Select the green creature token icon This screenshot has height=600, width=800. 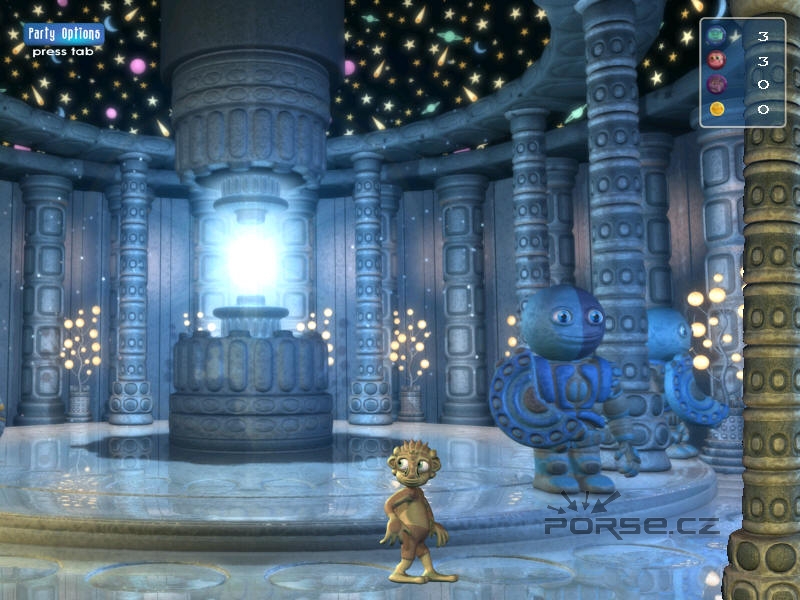pos(717,36)
